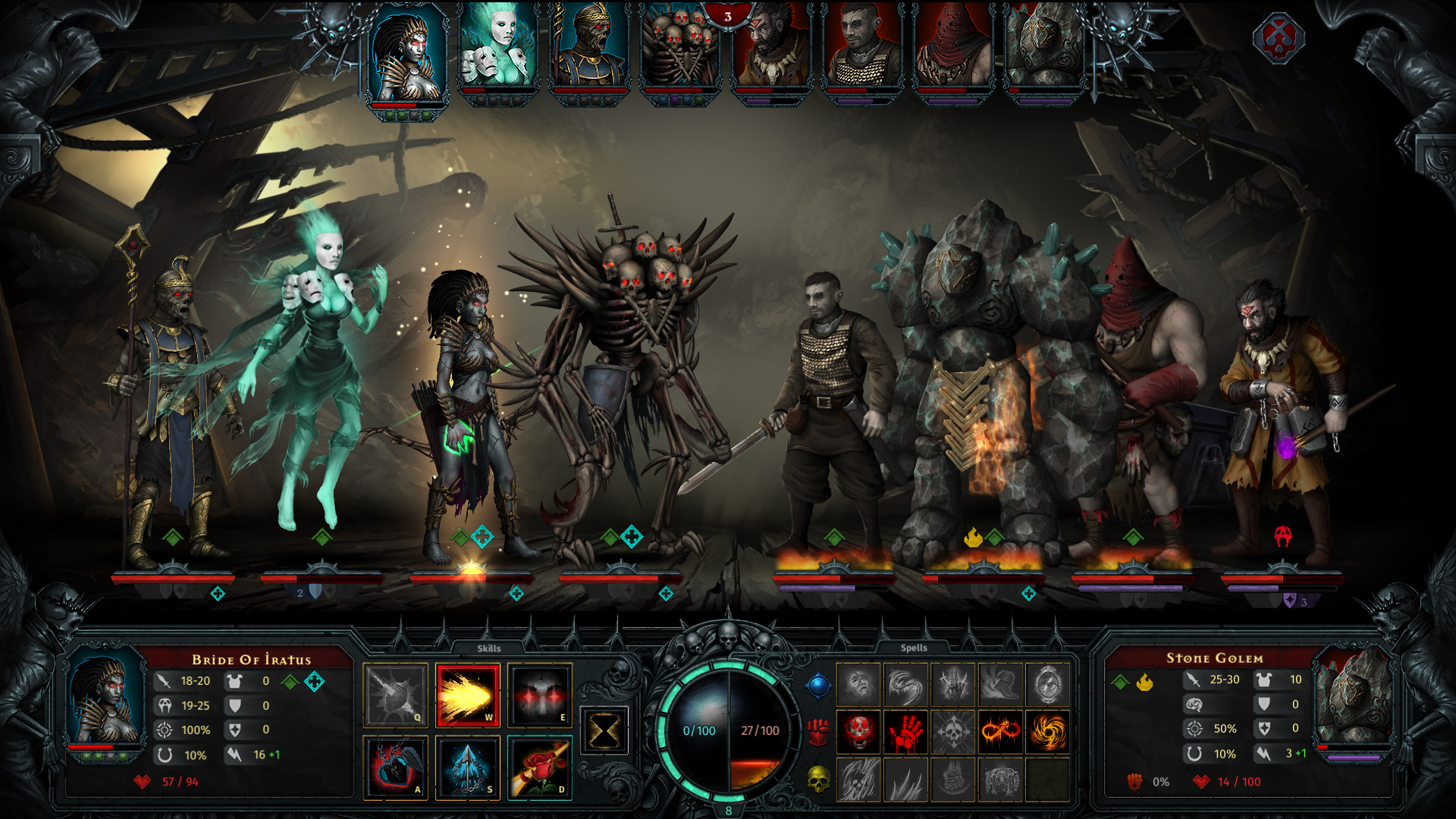Click the Bride Of Iratus name banner
The width and height of the screenshot is (1456, 819).
click(254, 660)
